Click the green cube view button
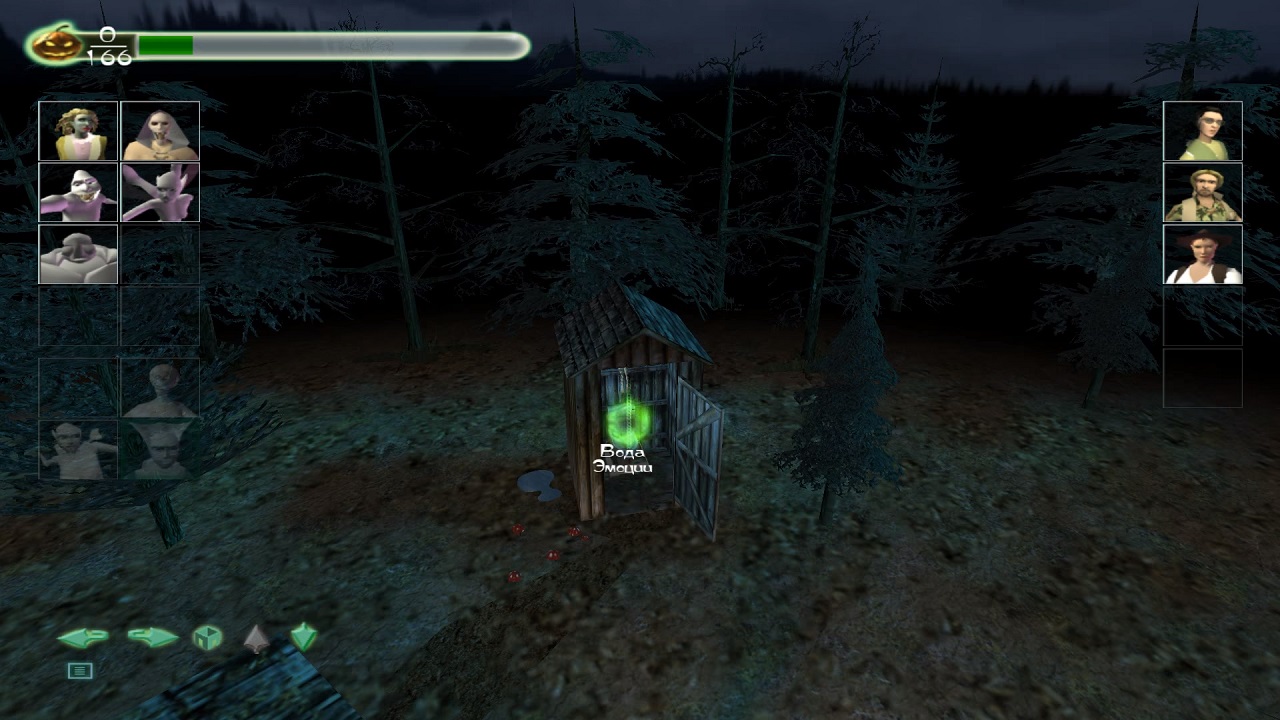The width and height of the screenshot is (1280, 720). coord(207,637)
